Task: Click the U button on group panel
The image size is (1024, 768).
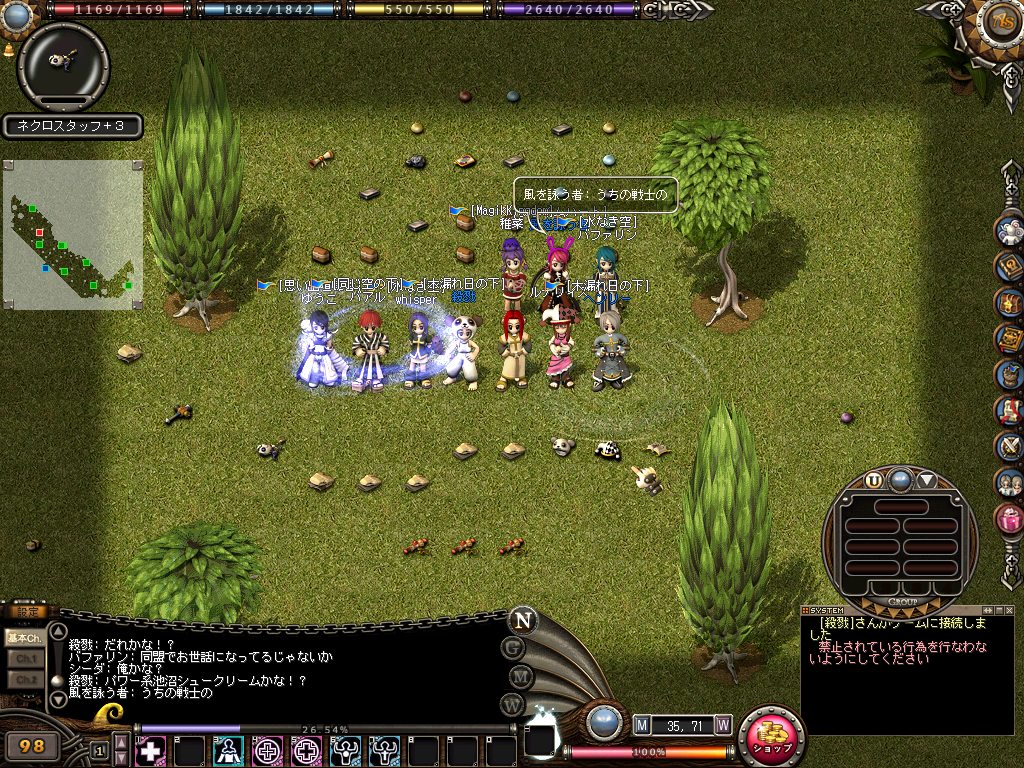Action: (874, 480)
